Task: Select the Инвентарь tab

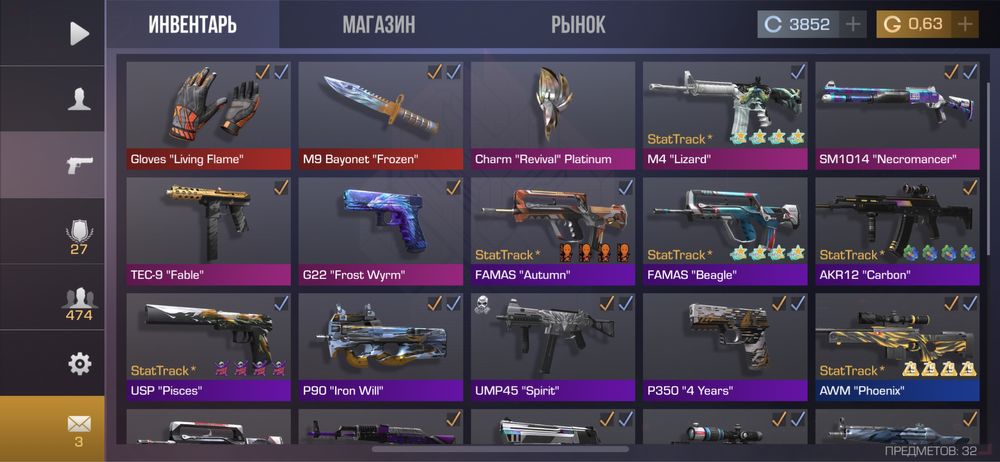Action: pyautogui.click(x=193, y=25)
